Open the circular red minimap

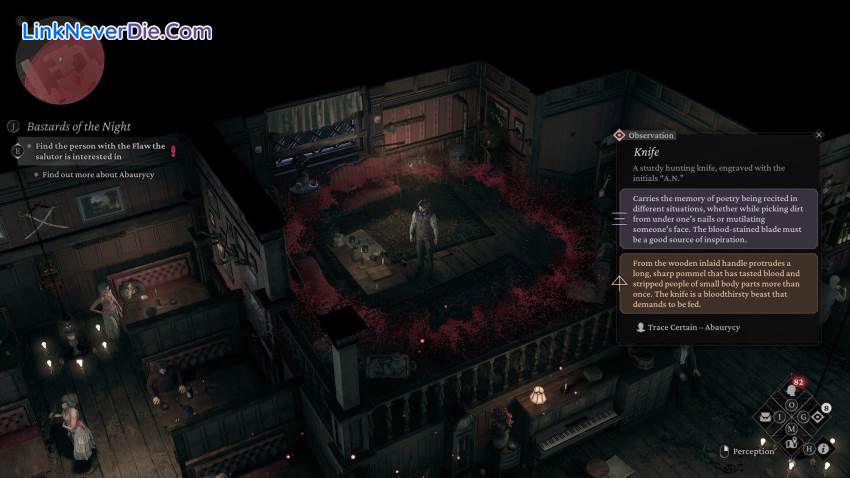pos(58,58)
